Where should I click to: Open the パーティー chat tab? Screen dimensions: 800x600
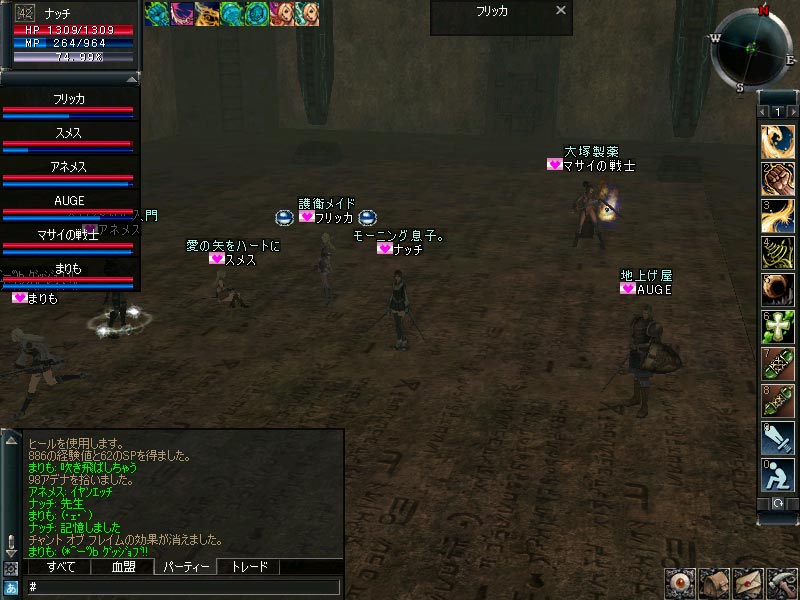pos(186,567)
